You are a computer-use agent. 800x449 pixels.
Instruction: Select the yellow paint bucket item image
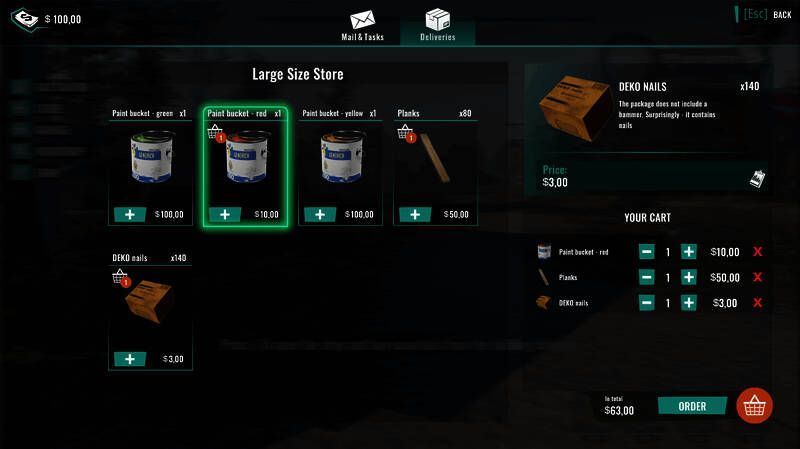click(x=340, y=160)
